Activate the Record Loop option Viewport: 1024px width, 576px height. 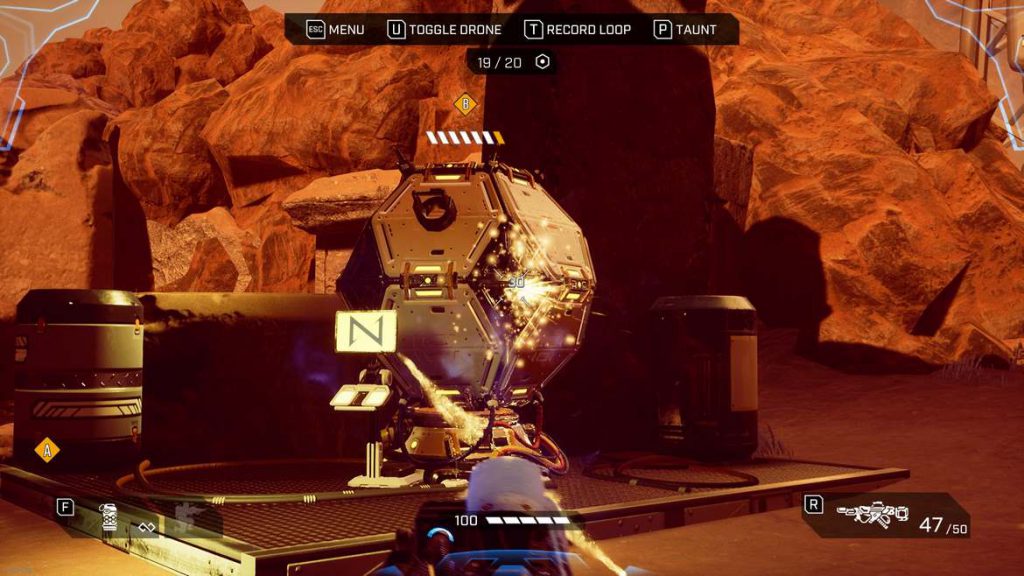(x=578, y=29)
